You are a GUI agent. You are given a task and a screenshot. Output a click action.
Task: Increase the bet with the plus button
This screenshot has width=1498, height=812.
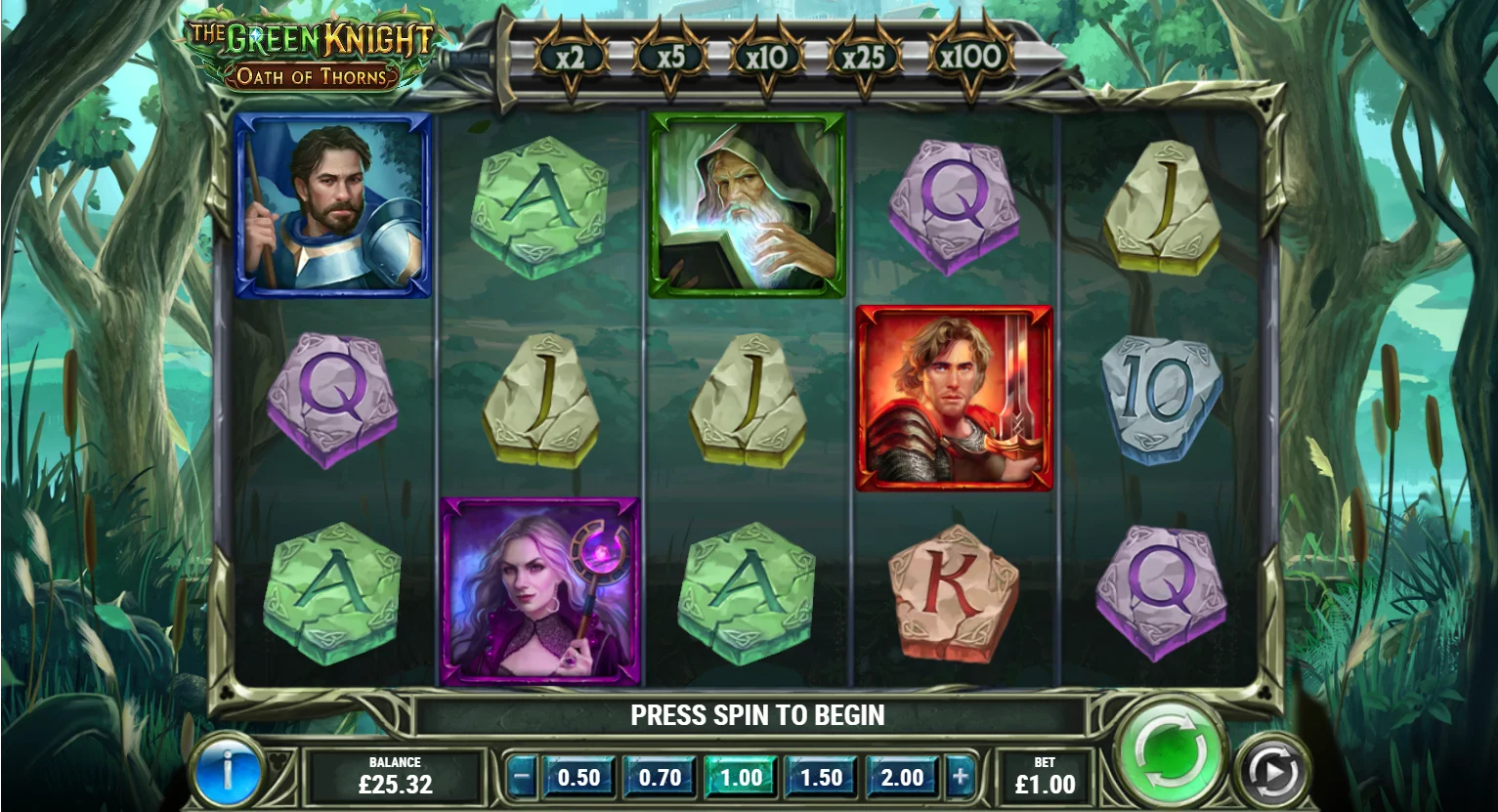point(961,778)
